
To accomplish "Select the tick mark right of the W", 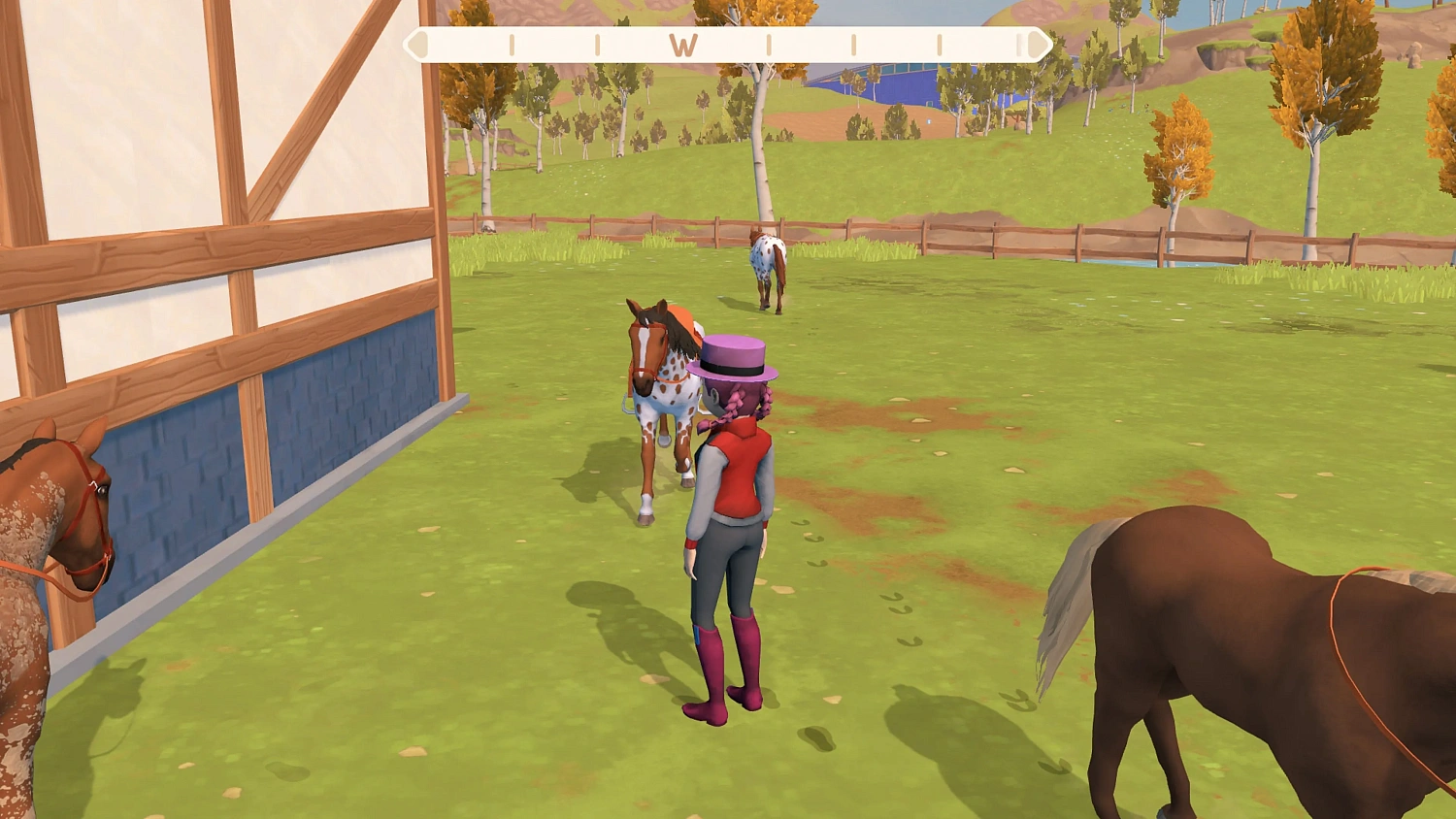I will [770, 44].
